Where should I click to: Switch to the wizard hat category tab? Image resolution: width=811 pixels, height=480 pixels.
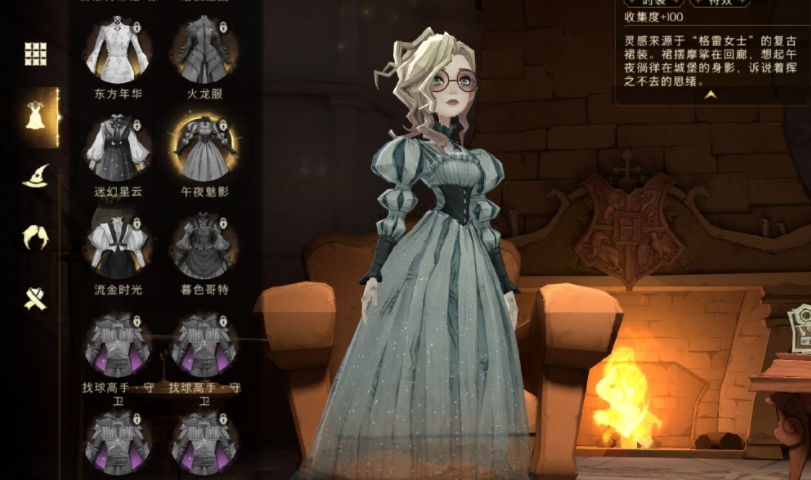coord(36,176)
